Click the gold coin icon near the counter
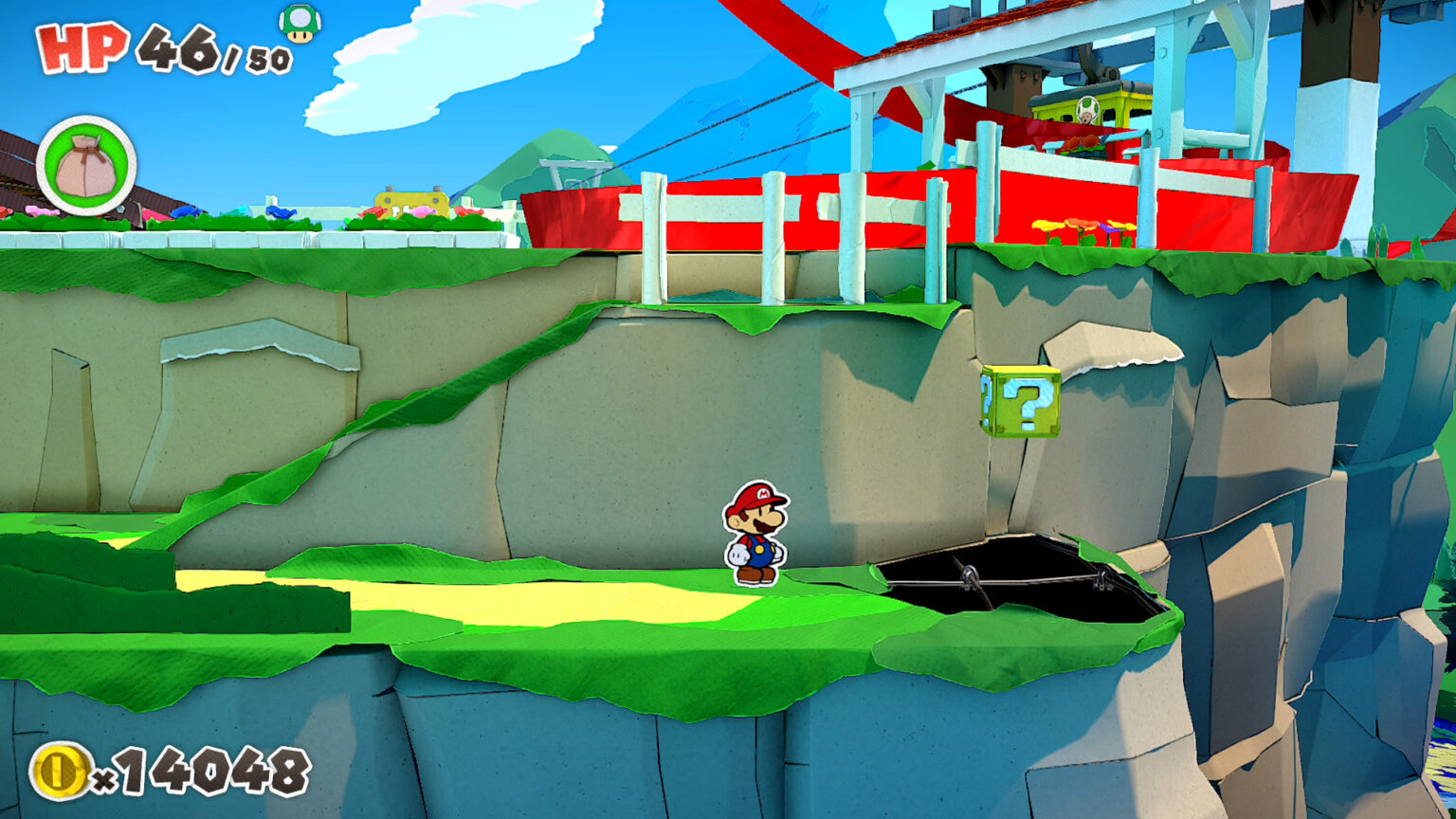This screenshot has width=1456, height=819. point(60,769)
